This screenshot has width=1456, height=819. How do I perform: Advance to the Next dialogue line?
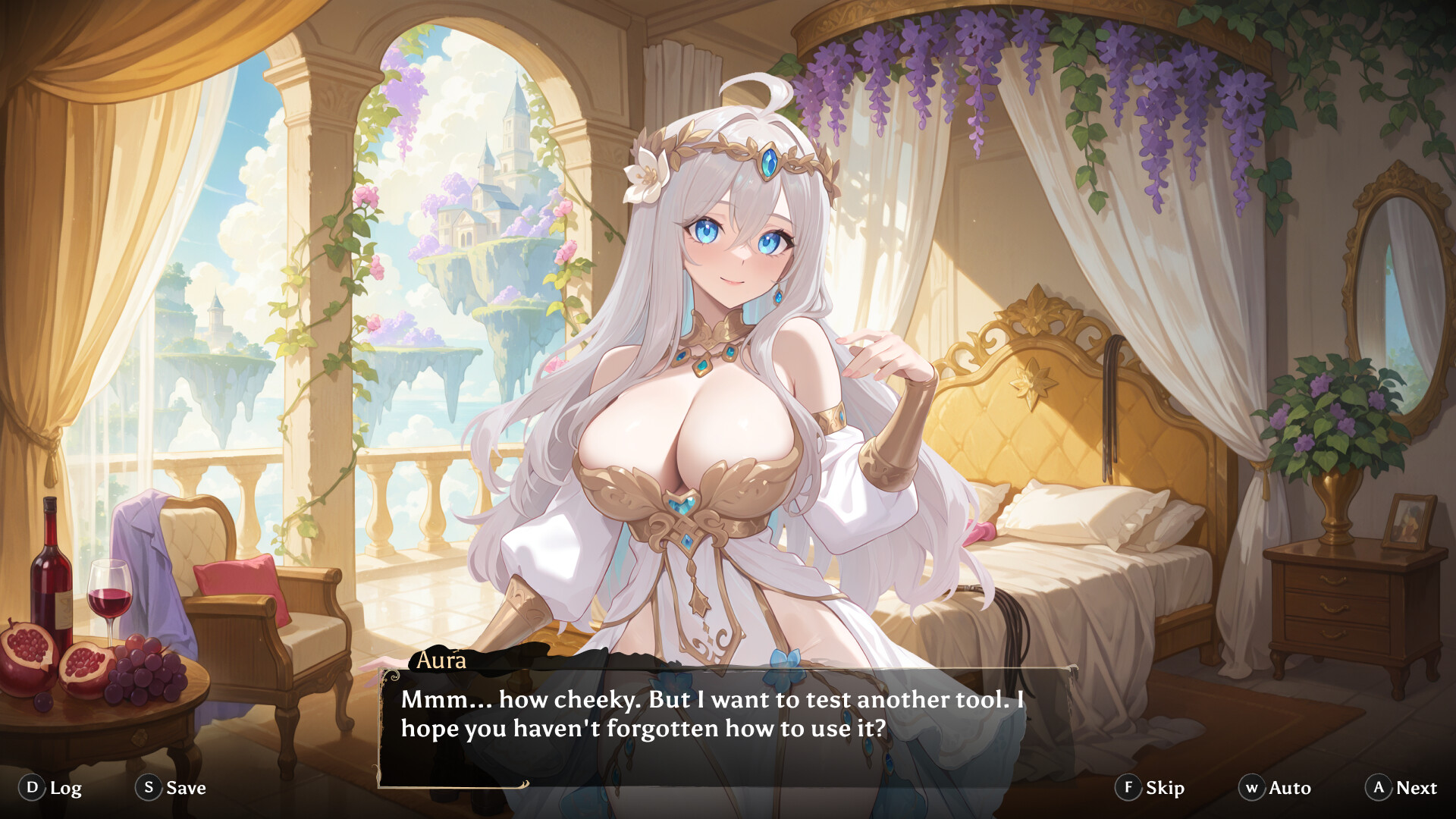[x=1419, y=788]
